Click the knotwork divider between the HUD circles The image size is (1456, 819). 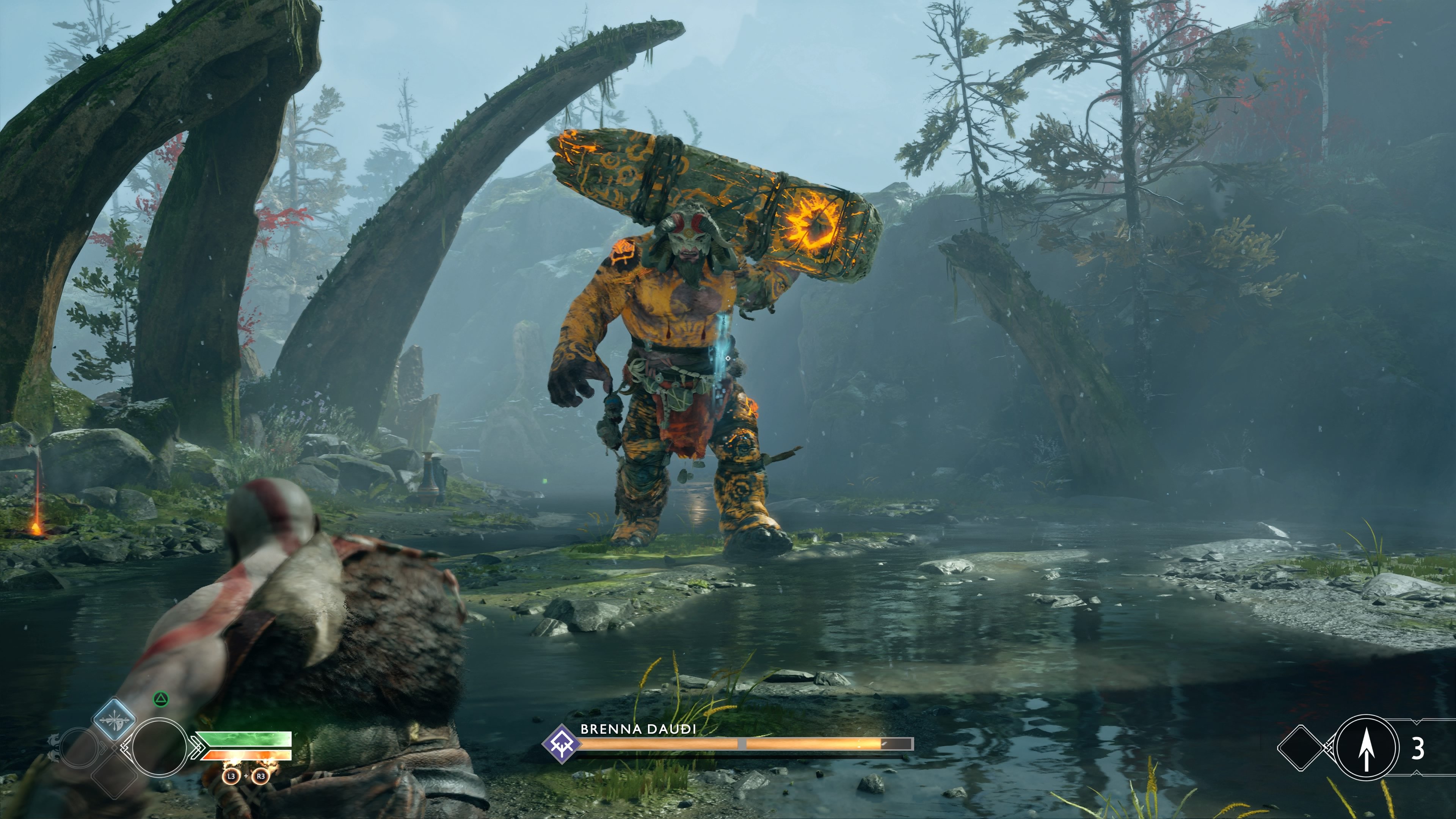click(x=124, y=747)
